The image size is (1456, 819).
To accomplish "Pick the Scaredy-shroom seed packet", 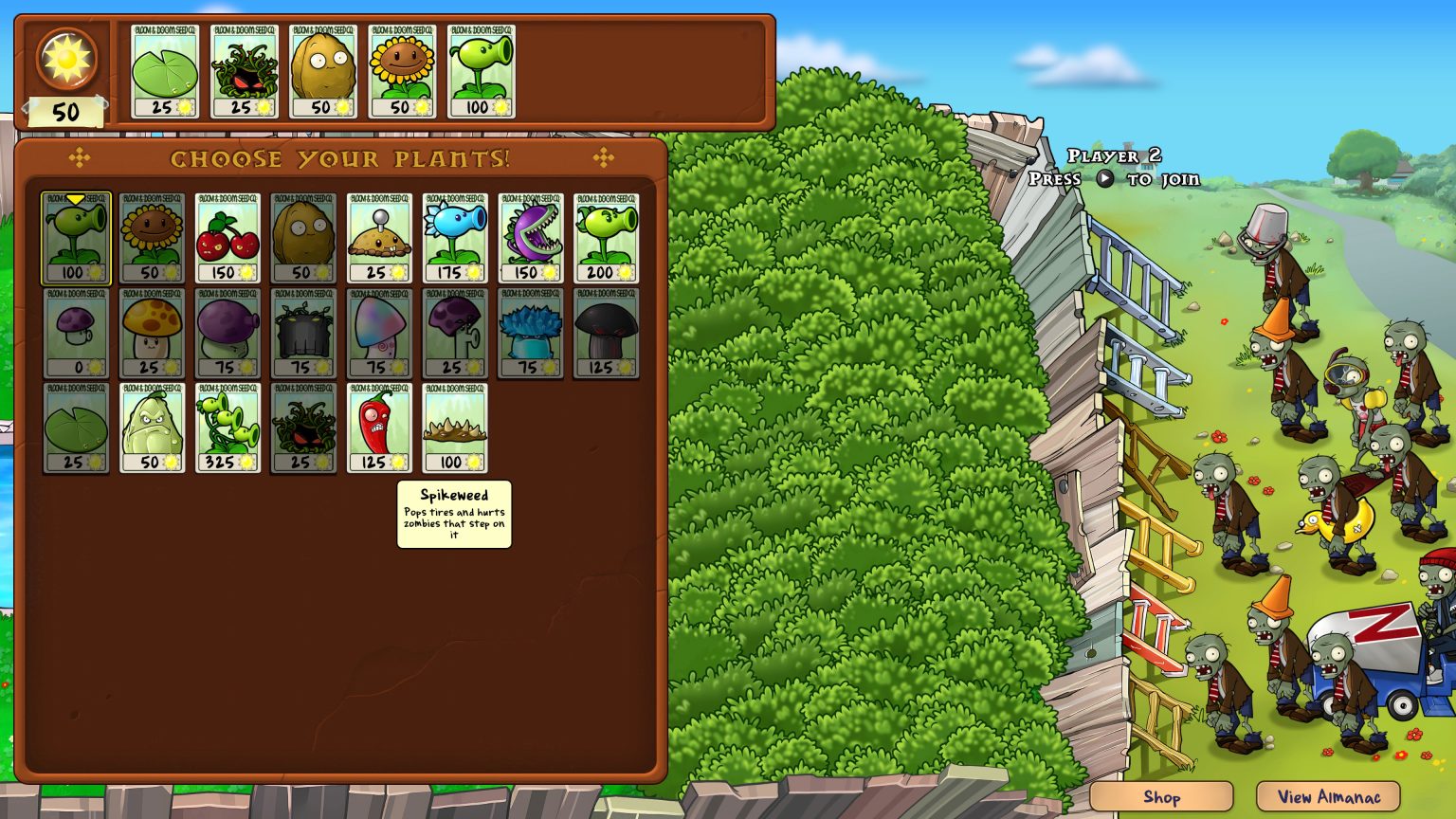I will 455,333.
